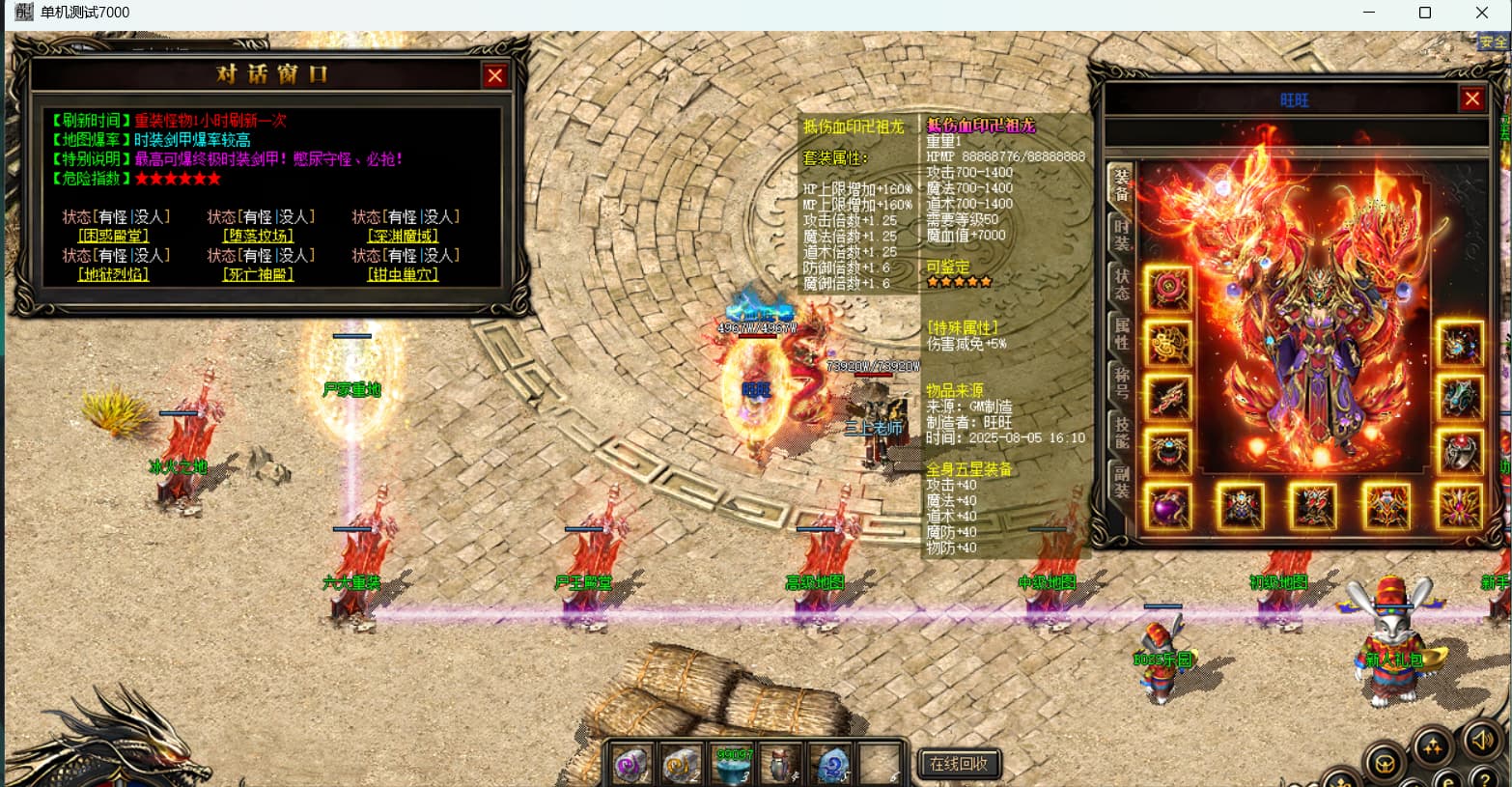The image size is (1512, 787).
Task: Close the 对话窗口 dialogue window
Action: 494,75
